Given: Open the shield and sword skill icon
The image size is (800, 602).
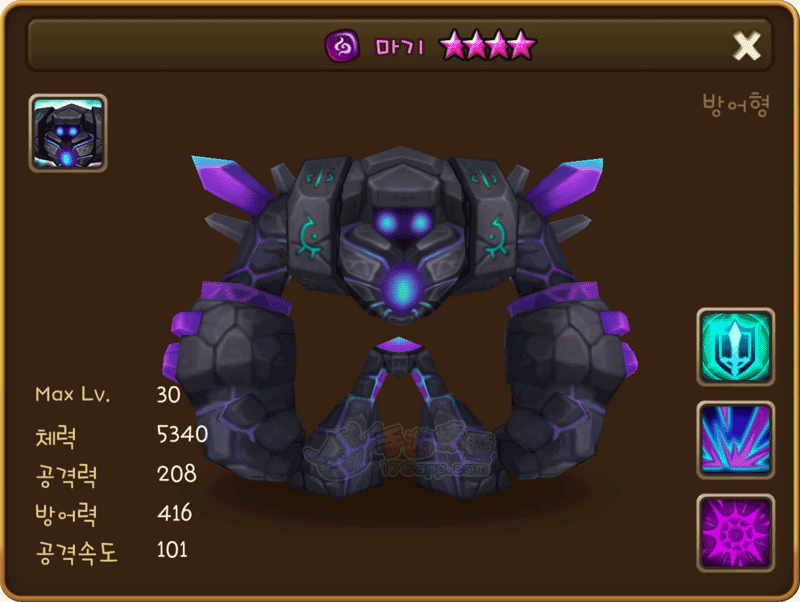Looking at the screenshot, I should click(x=735, y=346).
